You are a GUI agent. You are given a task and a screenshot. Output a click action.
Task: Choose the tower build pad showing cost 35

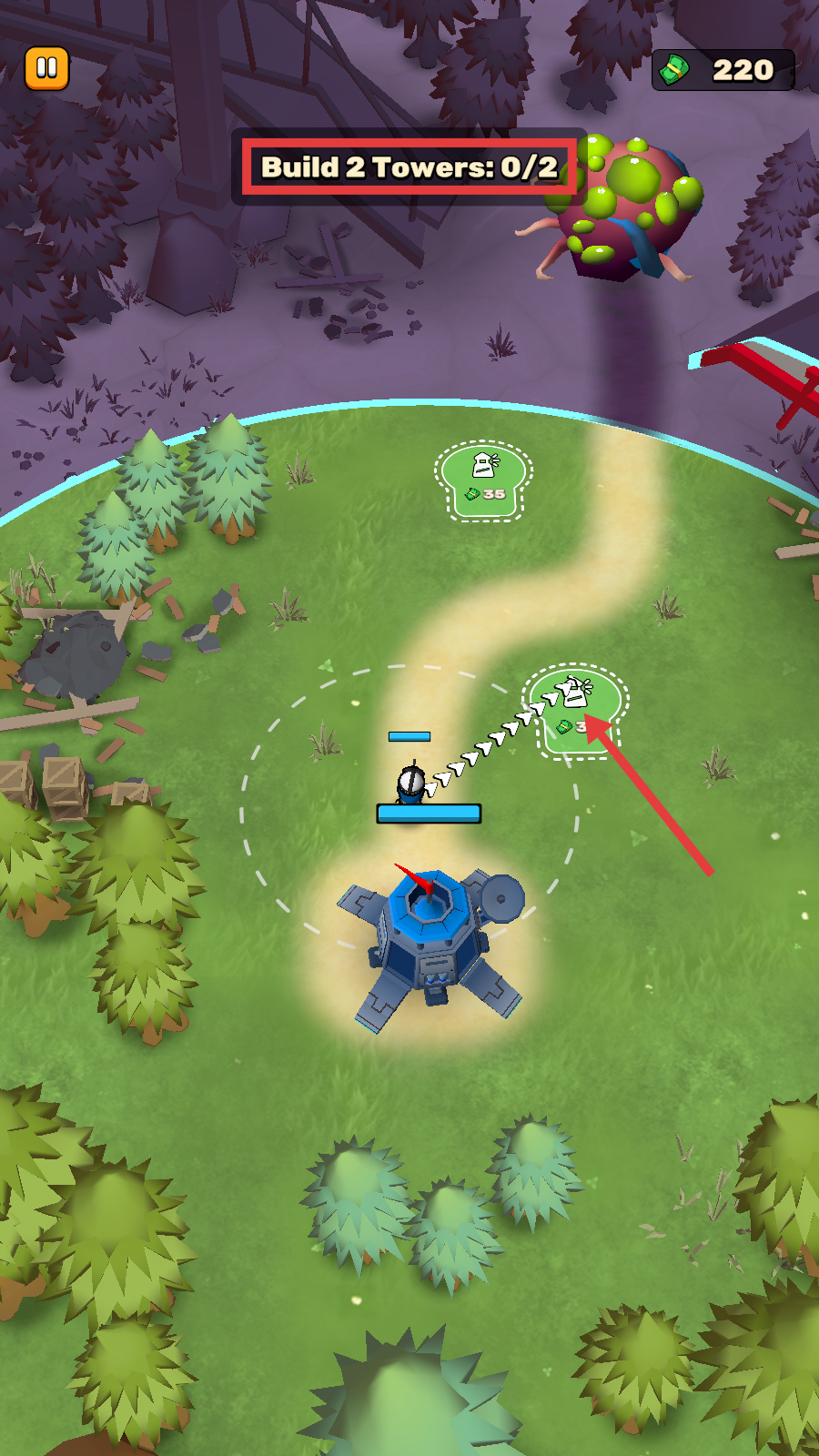(483, 480)
